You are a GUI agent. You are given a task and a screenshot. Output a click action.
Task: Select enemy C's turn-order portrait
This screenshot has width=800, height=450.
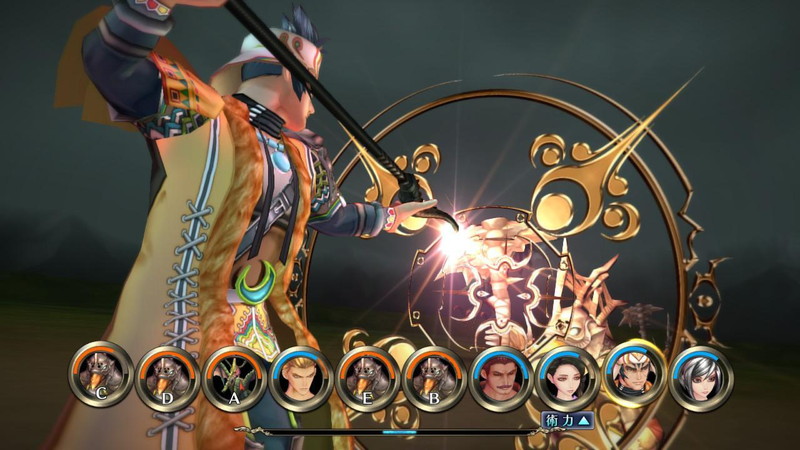[101, 375]
